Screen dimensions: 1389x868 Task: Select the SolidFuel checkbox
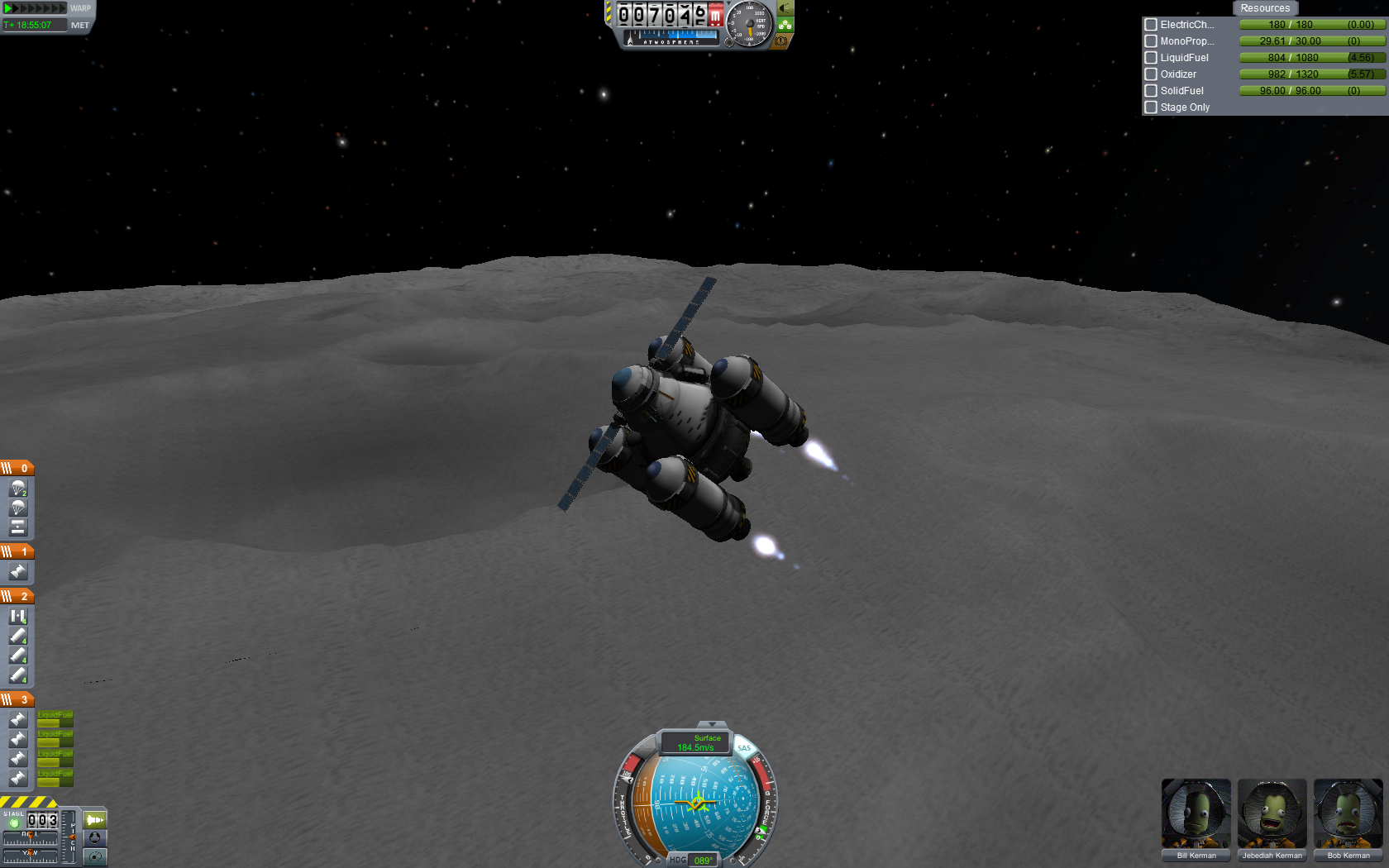[1151, 91]
